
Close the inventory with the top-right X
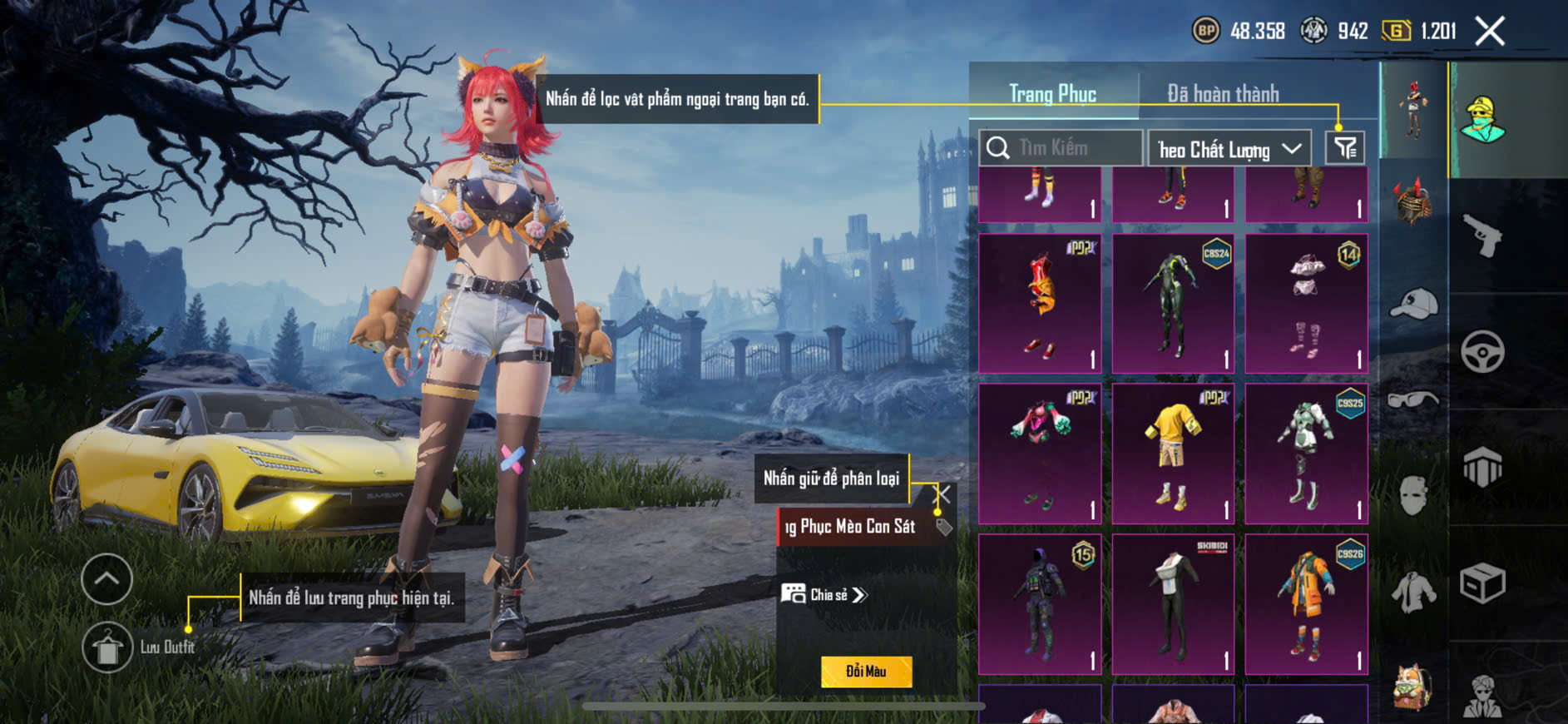1489,32
